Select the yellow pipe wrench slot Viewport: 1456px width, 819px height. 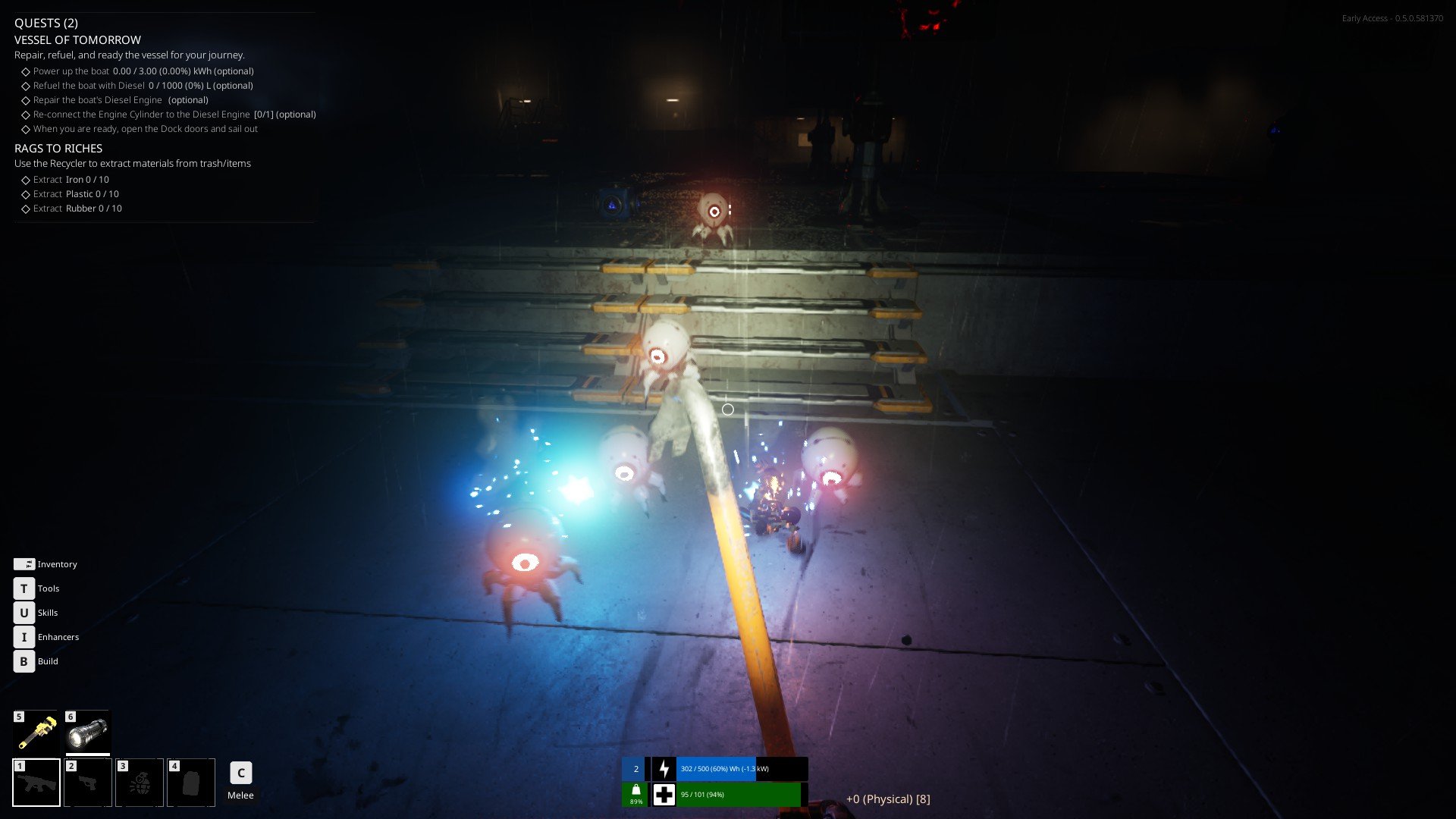36,733
